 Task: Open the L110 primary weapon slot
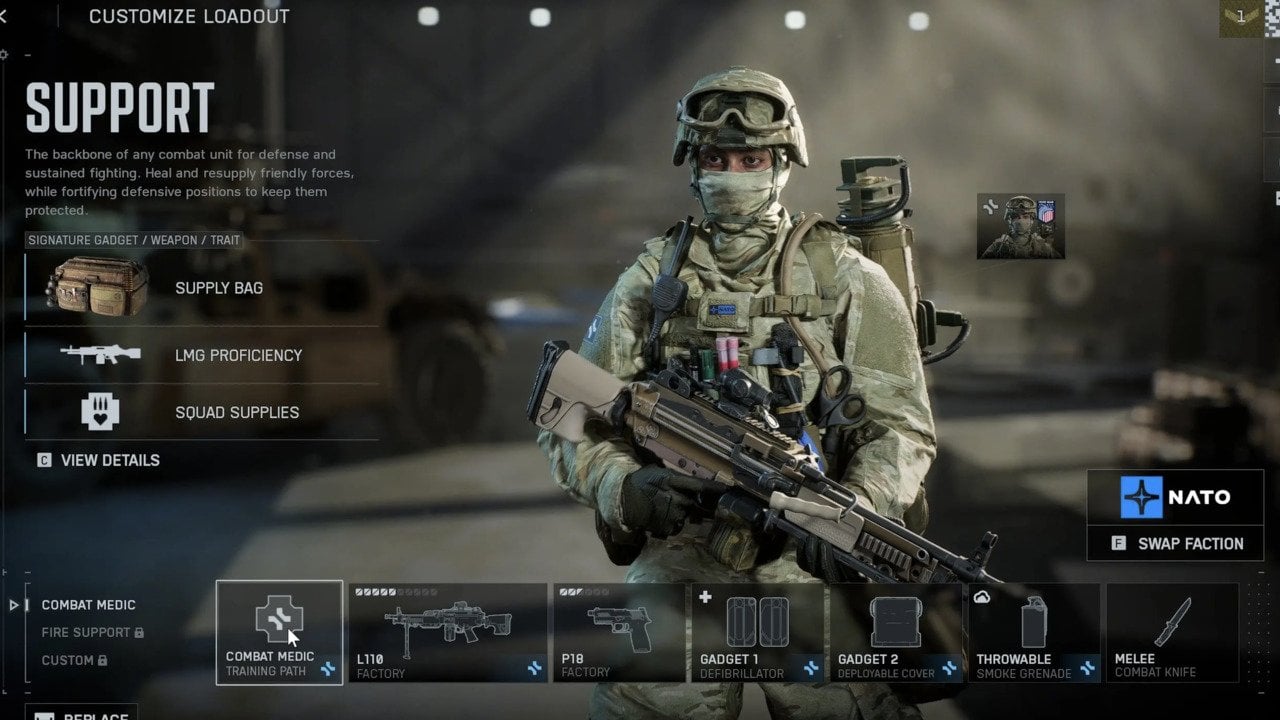pyautogui.click(x=447, y=632)
